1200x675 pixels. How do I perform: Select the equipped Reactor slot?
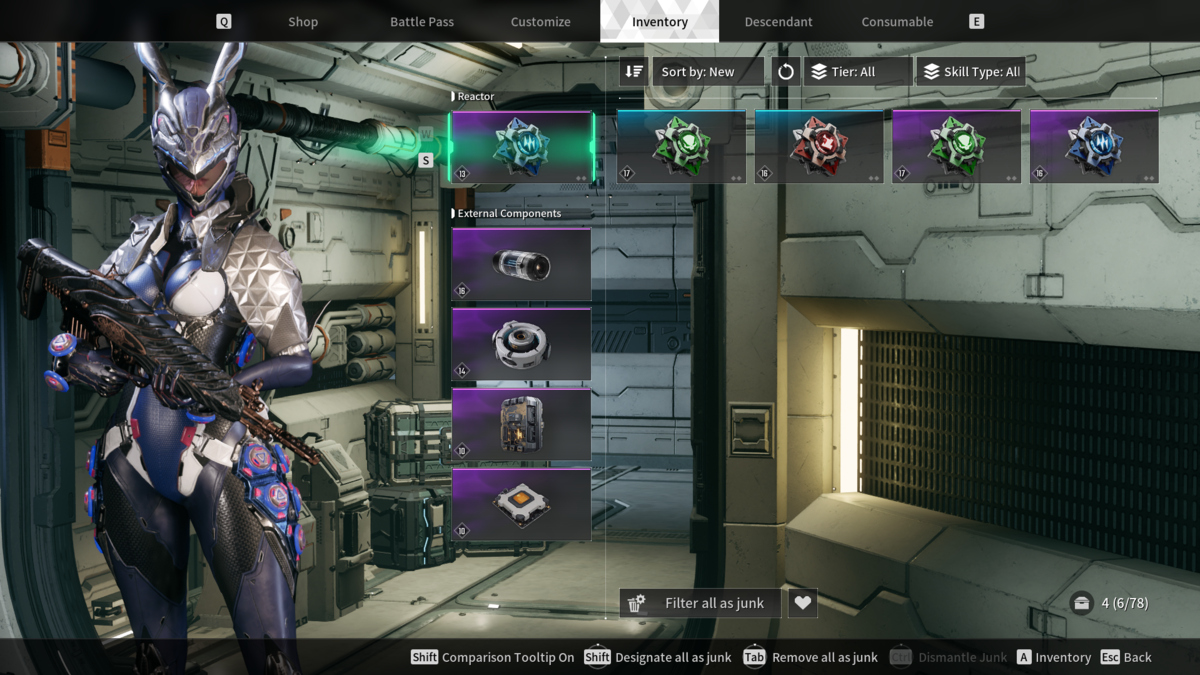[521, 147]
